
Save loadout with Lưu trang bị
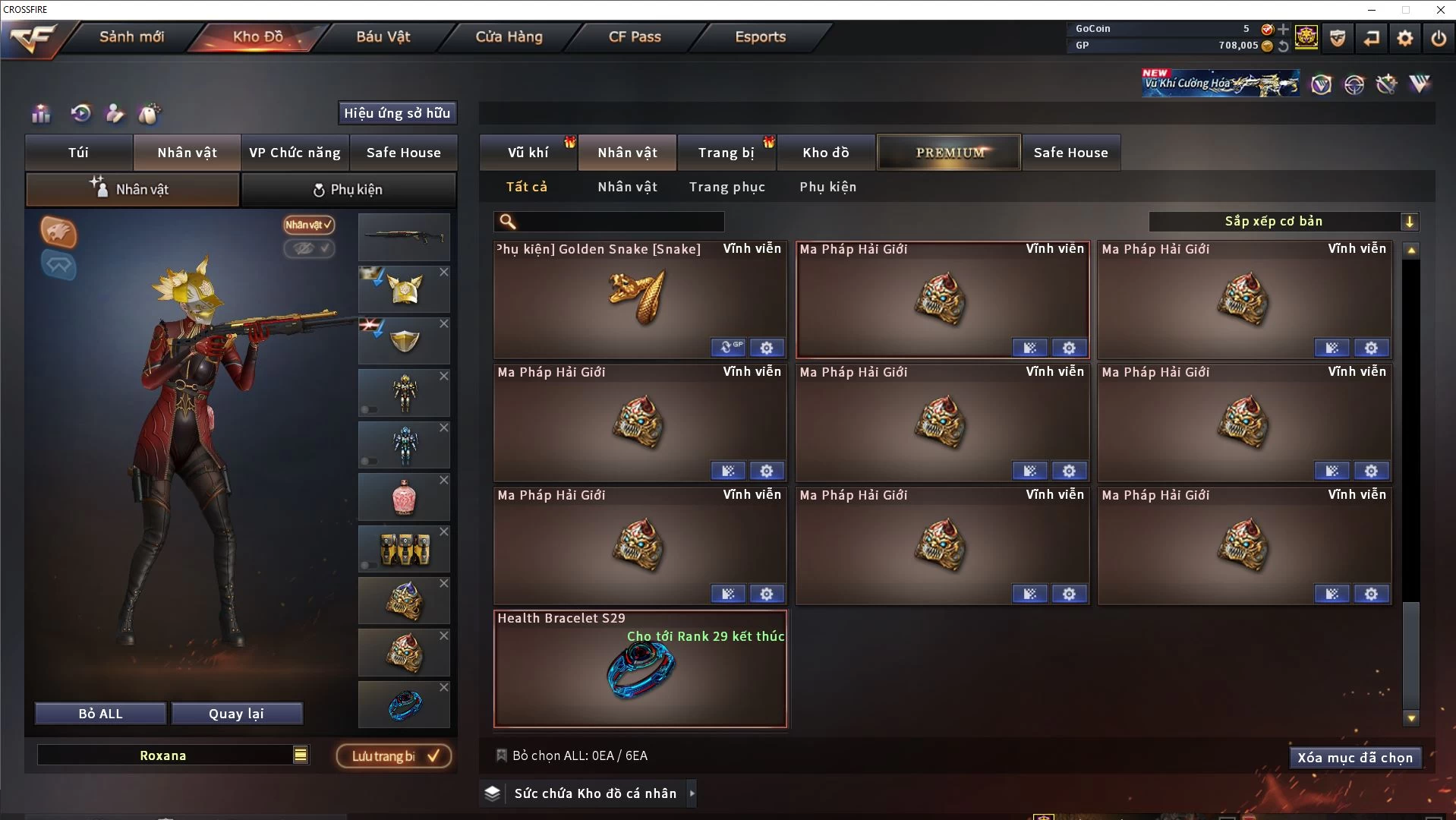[x=394, y=756]
